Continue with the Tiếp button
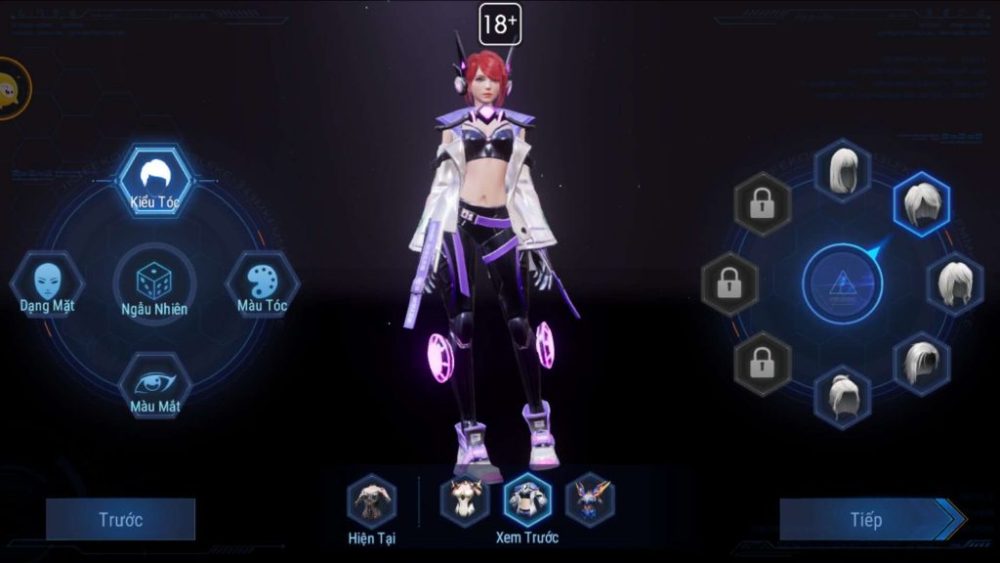This screenshot has width=1000, height=563. (x=867, y=520)
